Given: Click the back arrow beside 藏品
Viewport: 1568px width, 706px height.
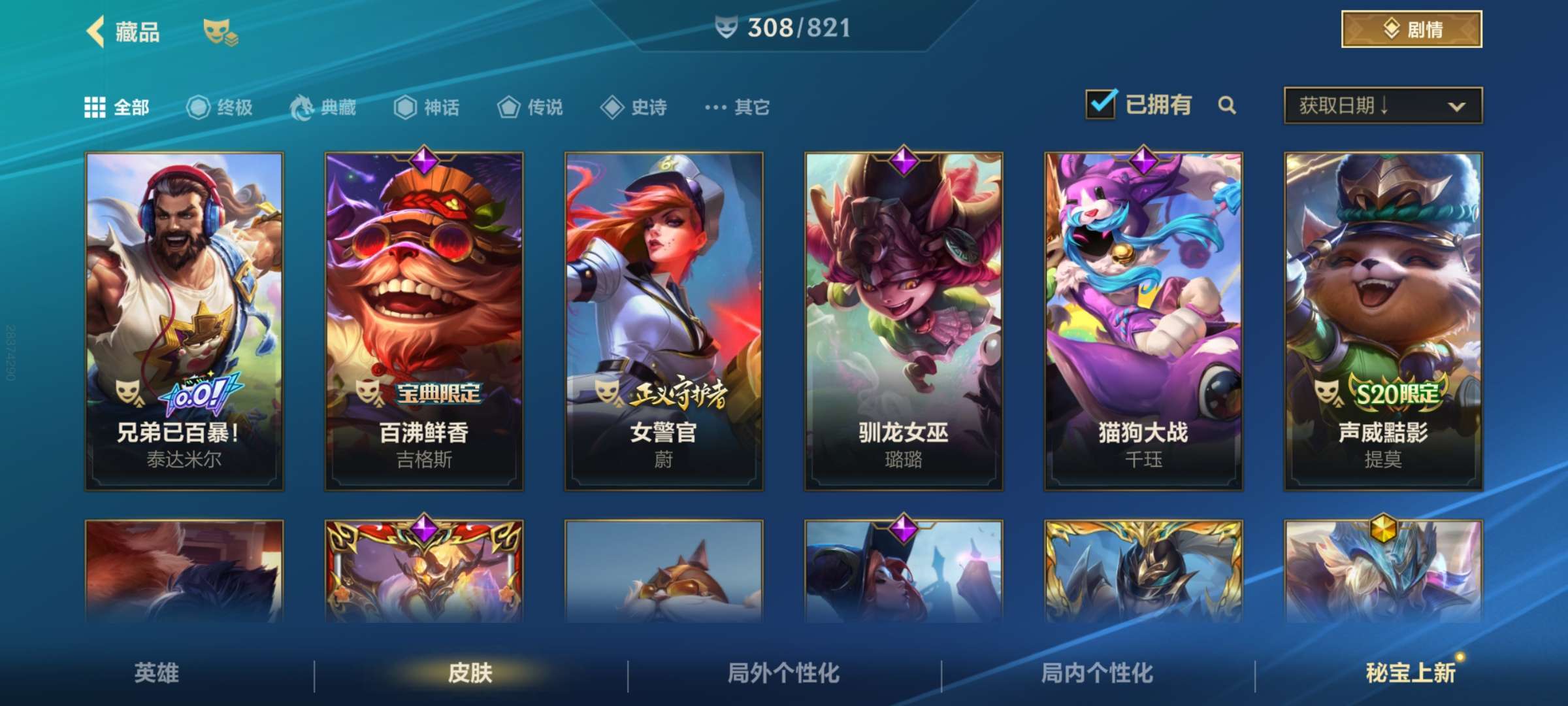Looking at the screenshot, I should (96, 33).
